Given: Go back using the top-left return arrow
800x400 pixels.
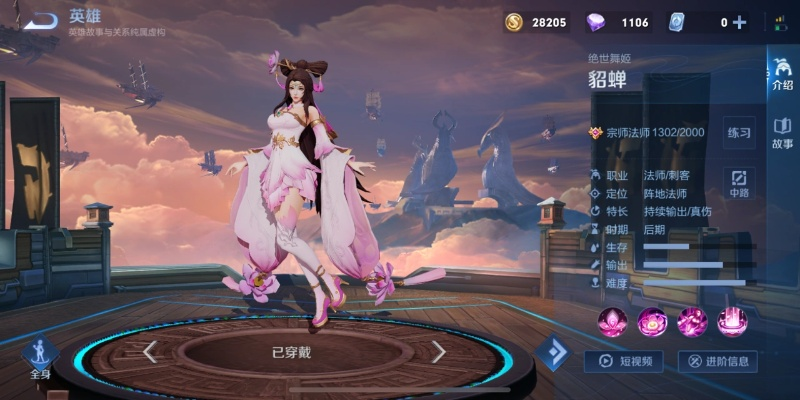Looking at the screenshot, I should point(40,20).
